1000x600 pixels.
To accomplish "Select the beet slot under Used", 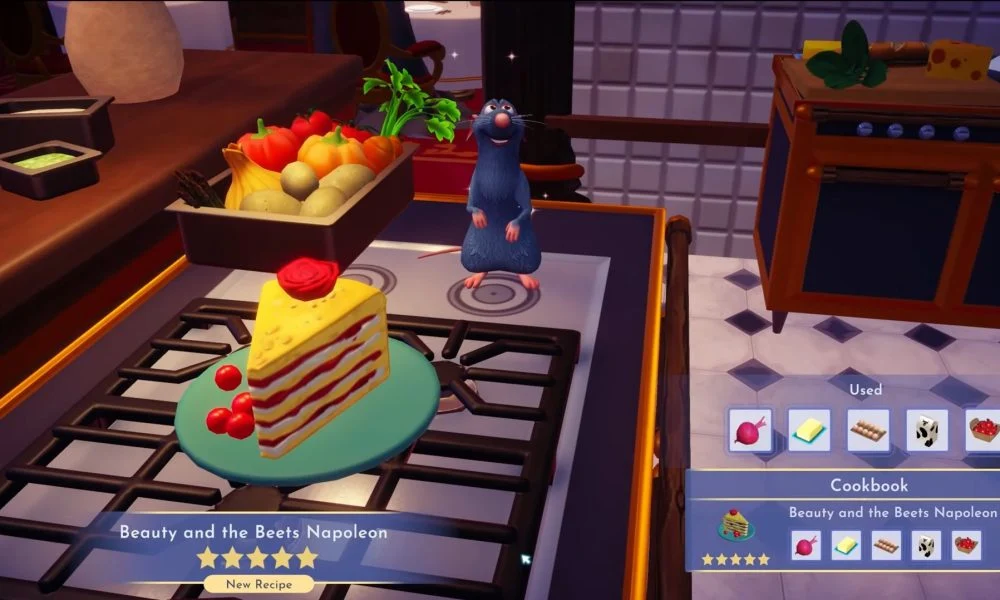I will (x=749, y=430).
